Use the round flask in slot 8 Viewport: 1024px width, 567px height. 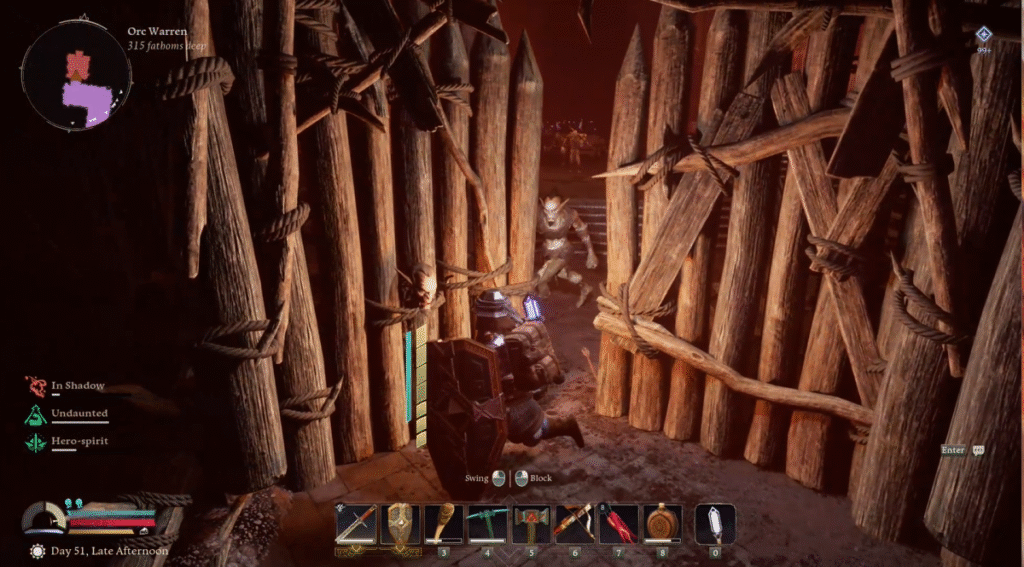click(x=662, y=523)
